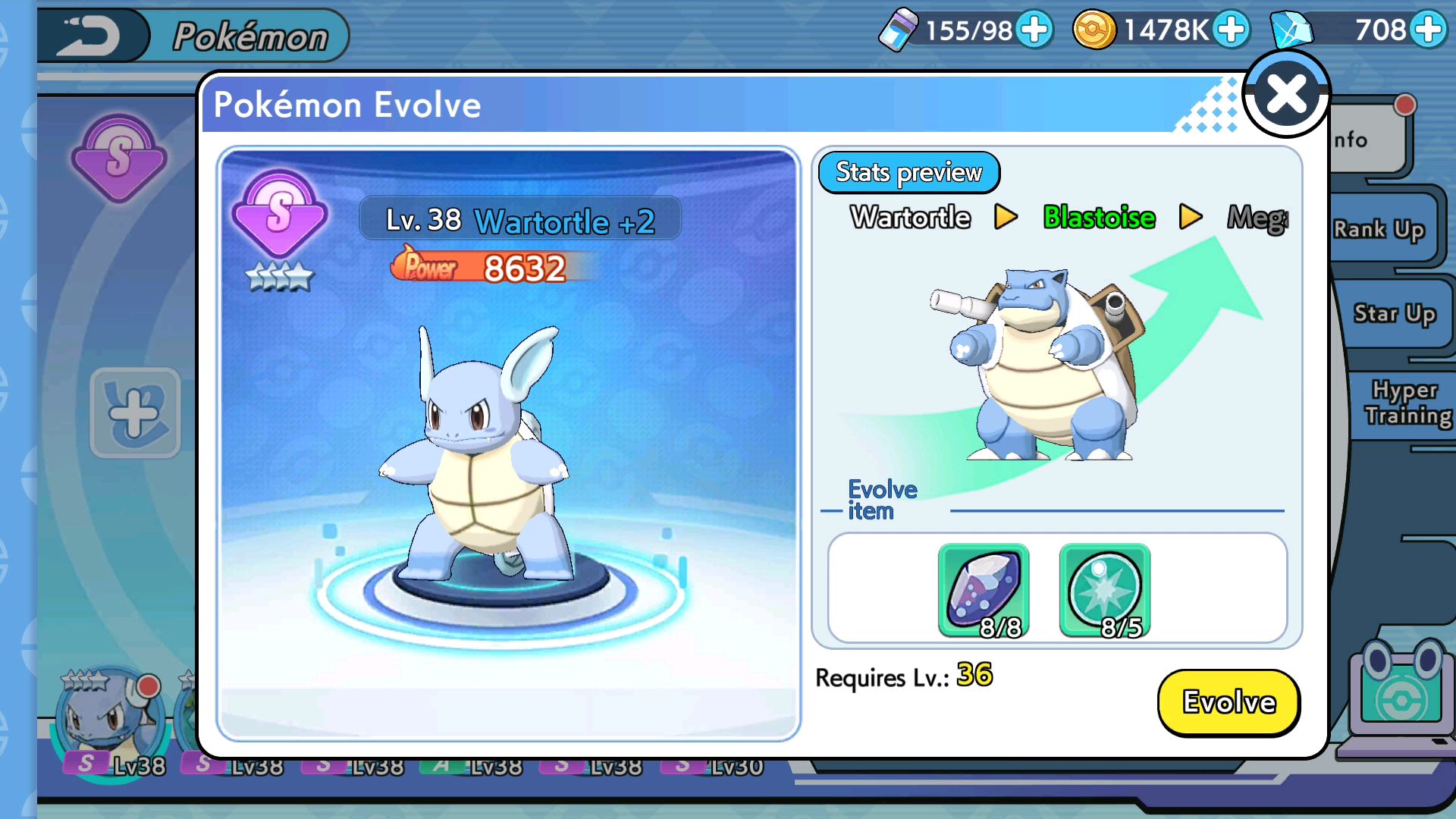
Task: Add more gold coins with plus
Action: click(x=1232, y=30)
